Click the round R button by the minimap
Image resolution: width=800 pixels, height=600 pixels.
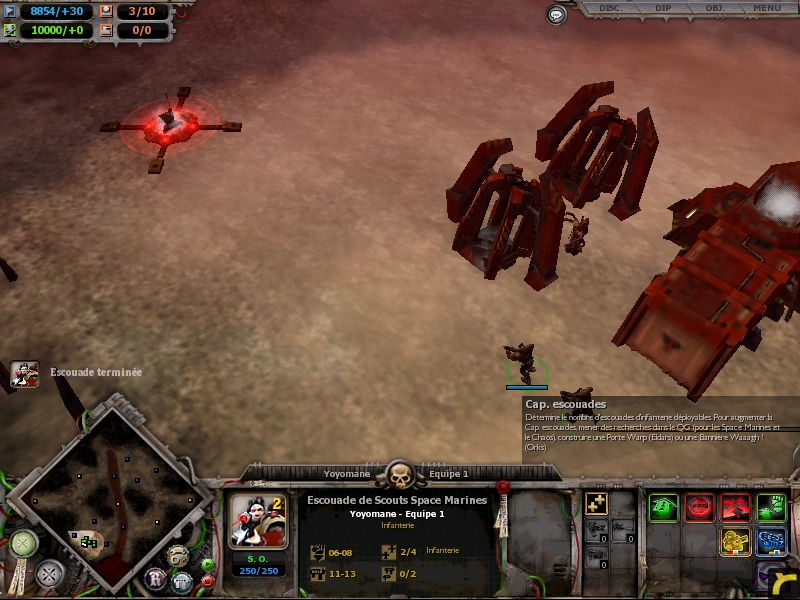click(157, 578)
